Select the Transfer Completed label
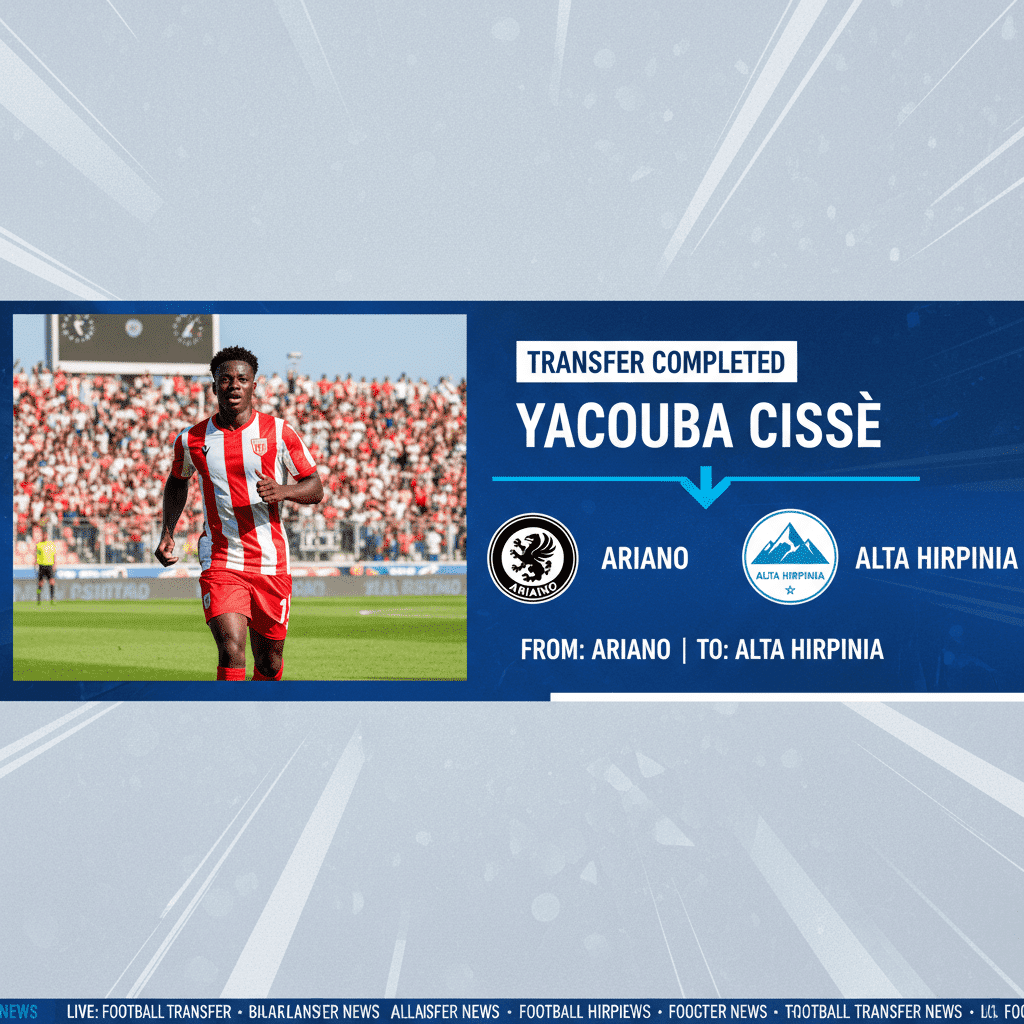Image resolution: width=1024 pixels, height=1024 pixels. 656,363
